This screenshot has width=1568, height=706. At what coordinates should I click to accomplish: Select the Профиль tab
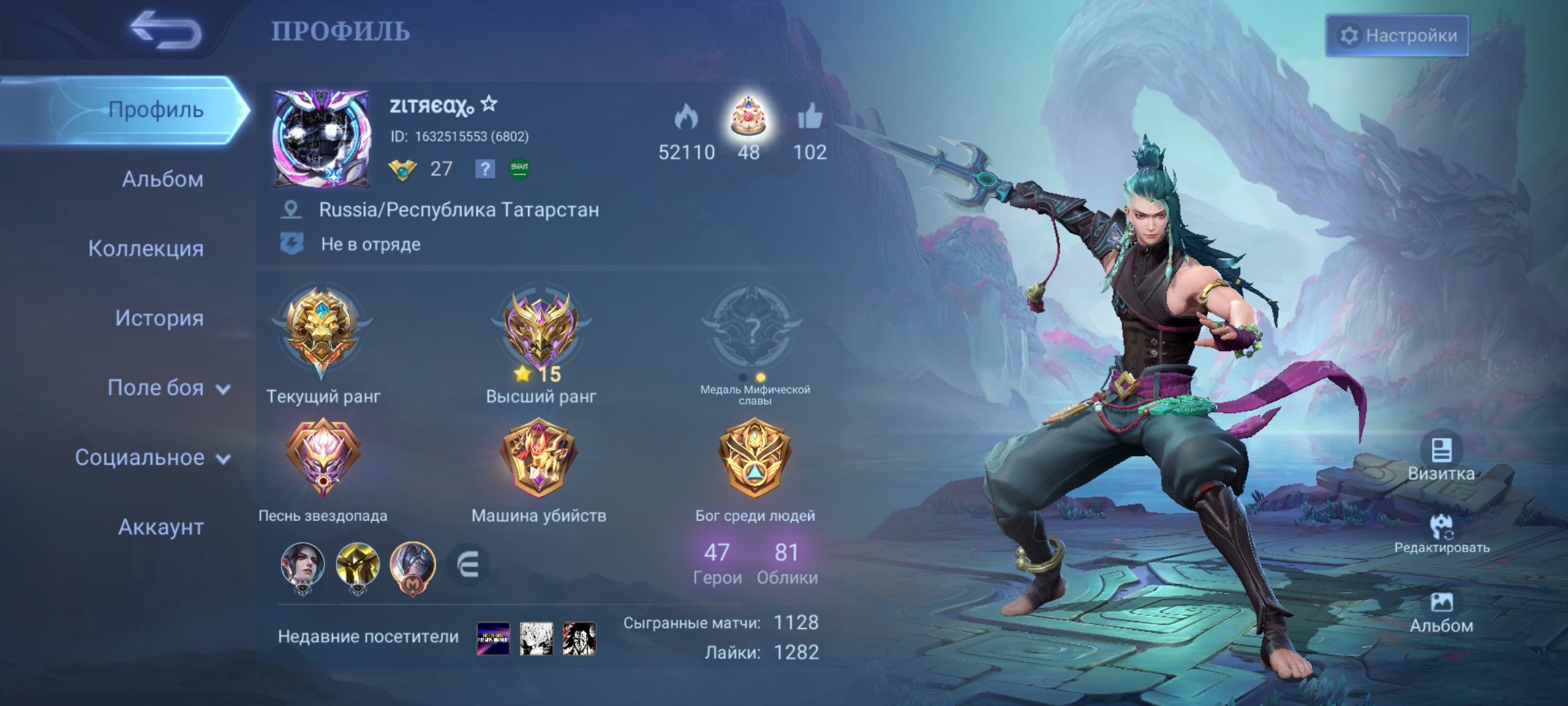coord(155,110)
